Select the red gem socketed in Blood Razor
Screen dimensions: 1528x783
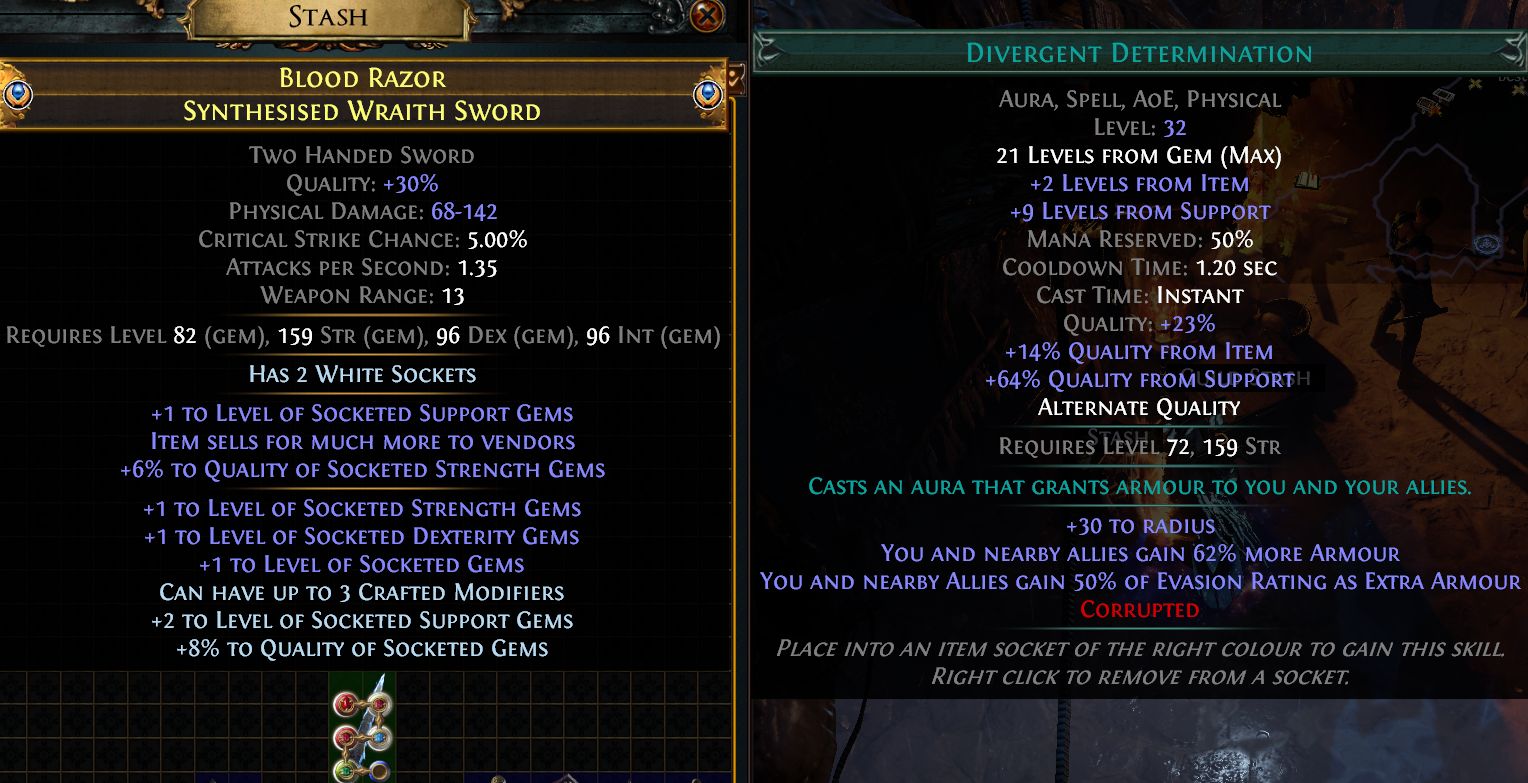tap(344, 703)
